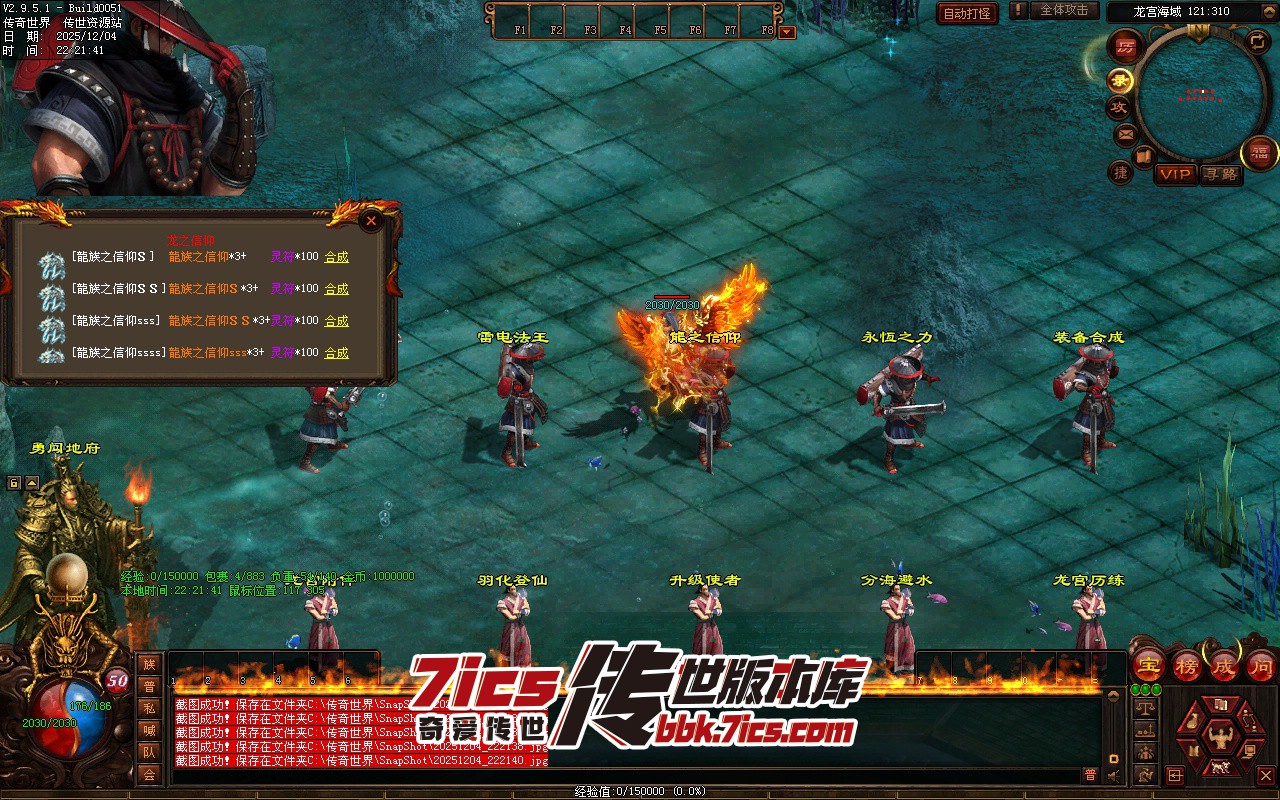Viewport: 1280px width, 800px height.
Task: Toggle the 自动打怪 auto-fight button
Action: point(967,13)
